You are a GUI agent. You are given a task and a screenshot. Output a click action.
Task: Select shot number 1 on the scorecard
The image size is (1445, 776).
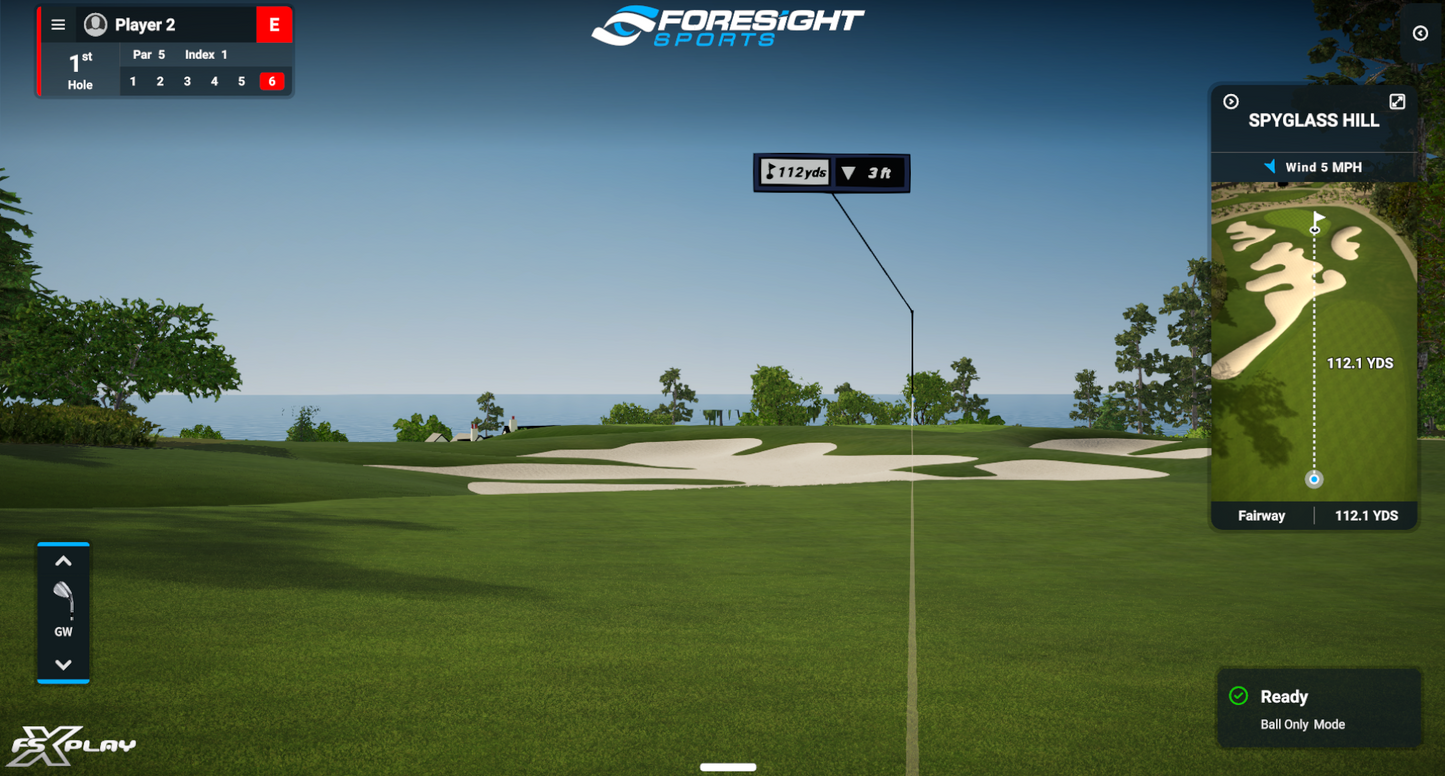coord(132,81)
